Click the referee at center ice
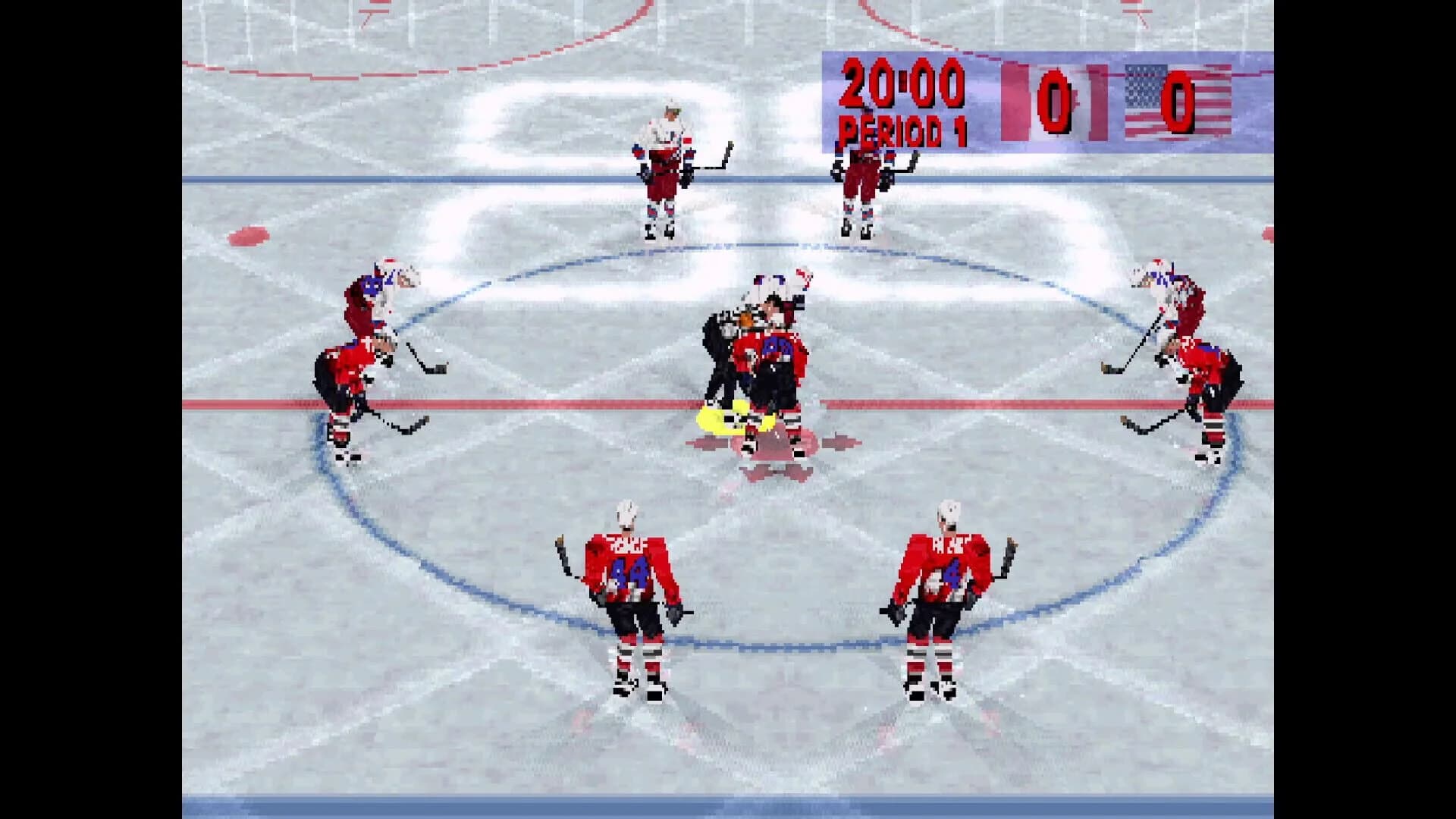 point(720,341)
